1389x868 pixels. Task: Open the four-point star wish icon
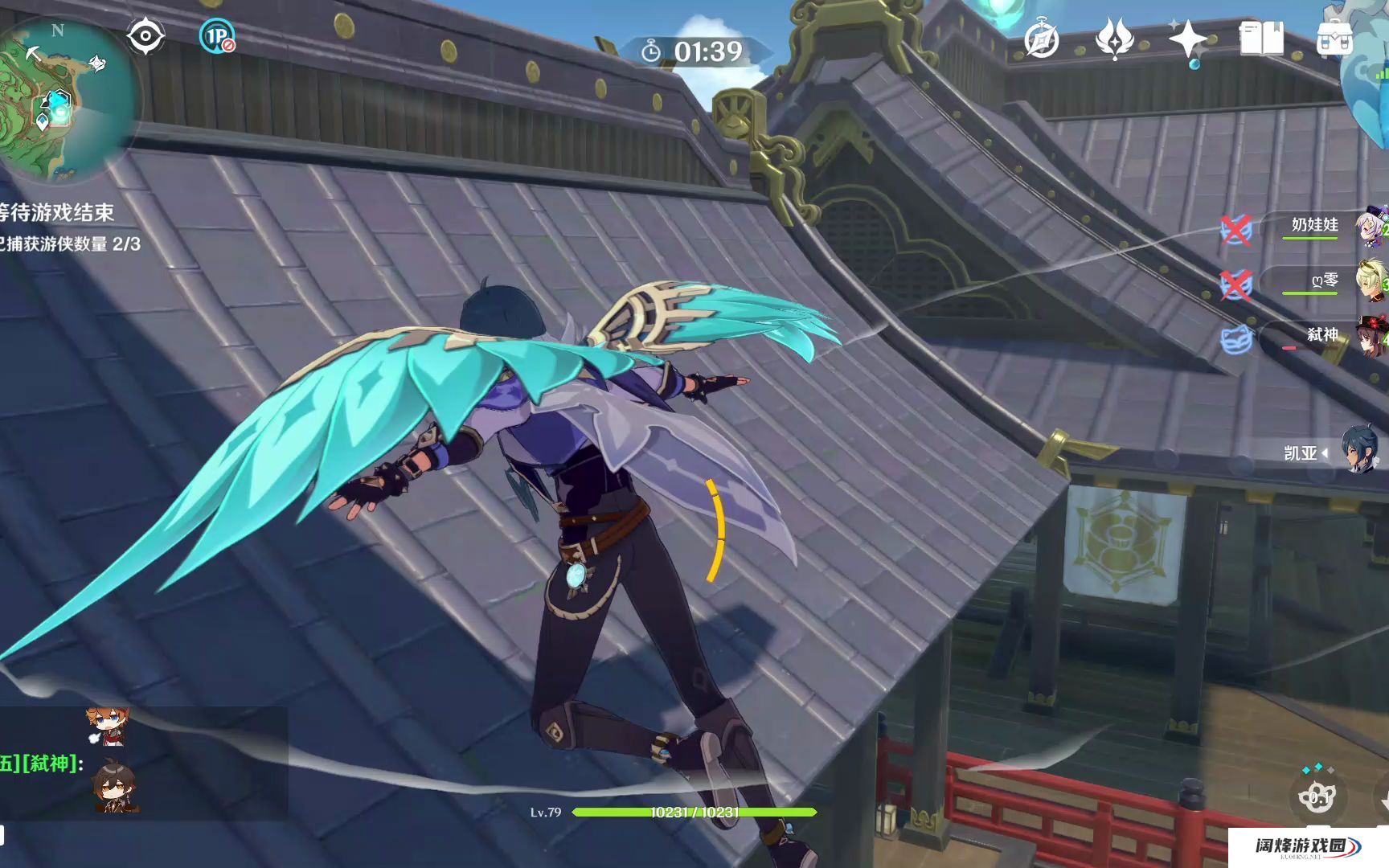[1187, 40]
